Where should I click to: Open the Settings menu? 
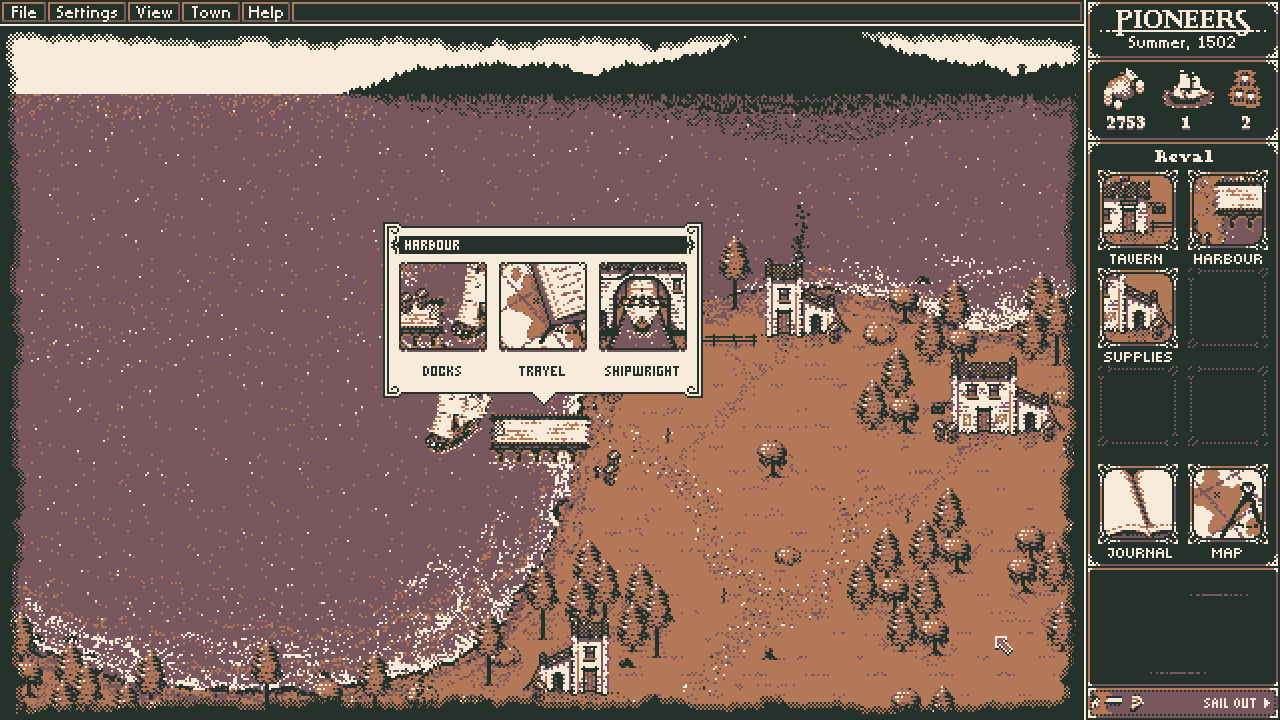point(86,13)
